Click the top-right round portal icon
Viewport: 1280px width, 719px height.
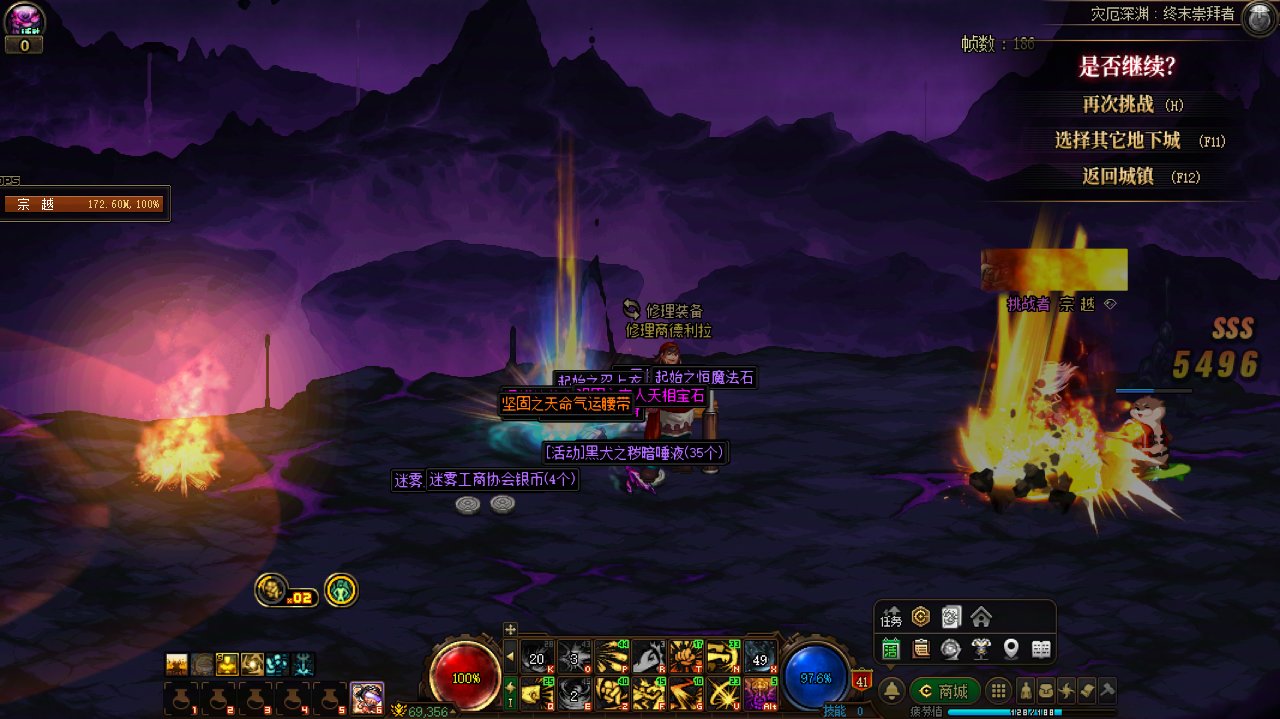1258,18
